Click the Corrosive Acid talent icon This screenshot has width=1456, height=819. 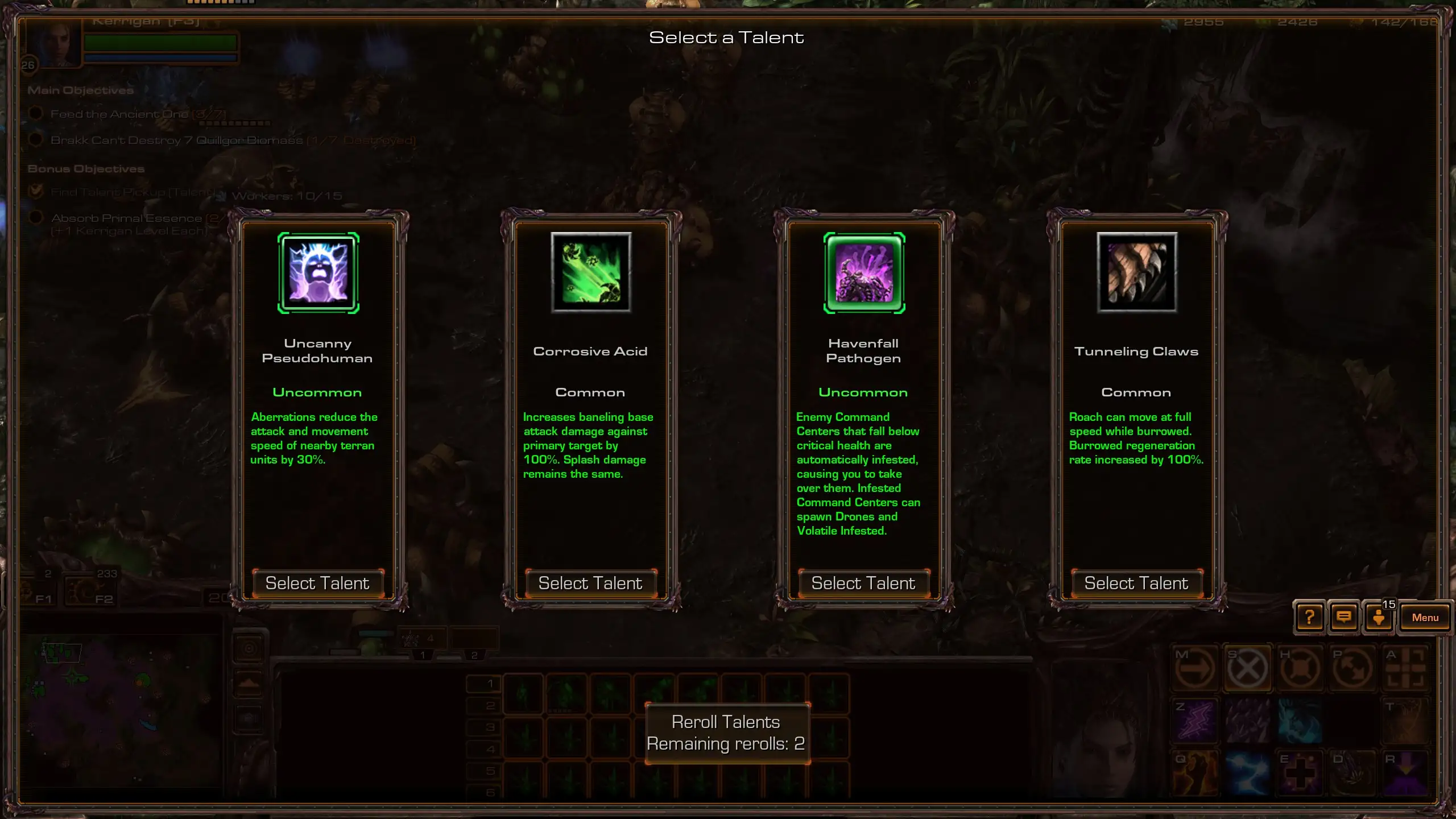point(591,273)
